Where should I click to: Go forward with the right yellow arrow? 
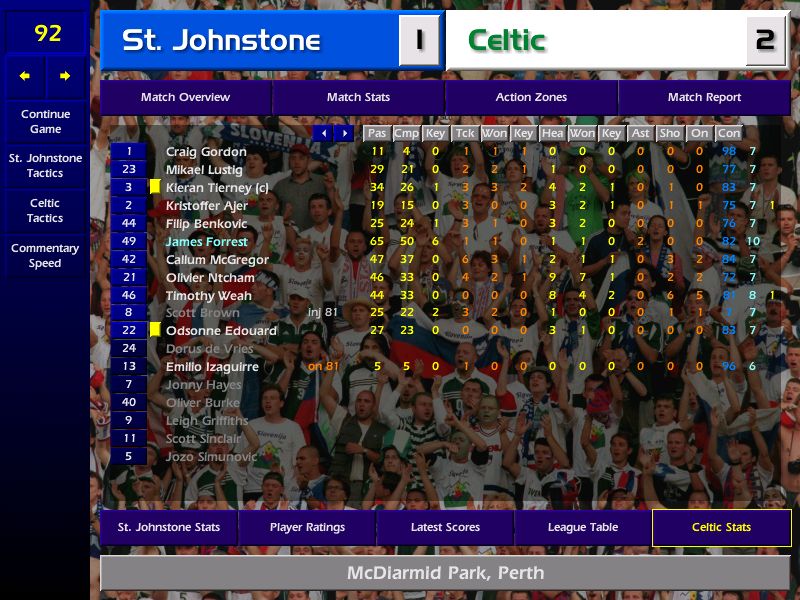[x=65, y=76]
